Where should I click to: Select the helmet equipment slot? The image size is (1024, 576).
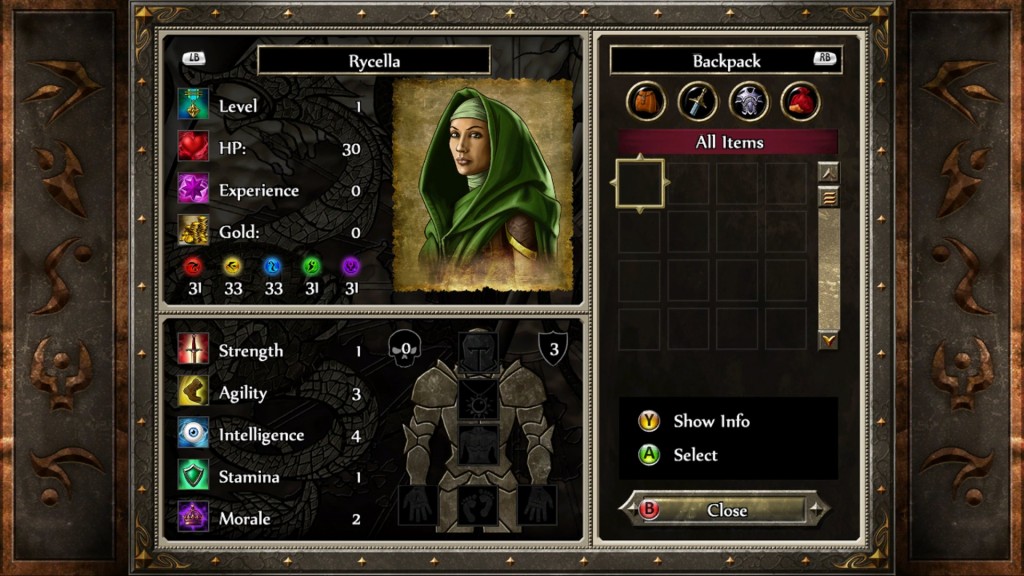point(478,350)
